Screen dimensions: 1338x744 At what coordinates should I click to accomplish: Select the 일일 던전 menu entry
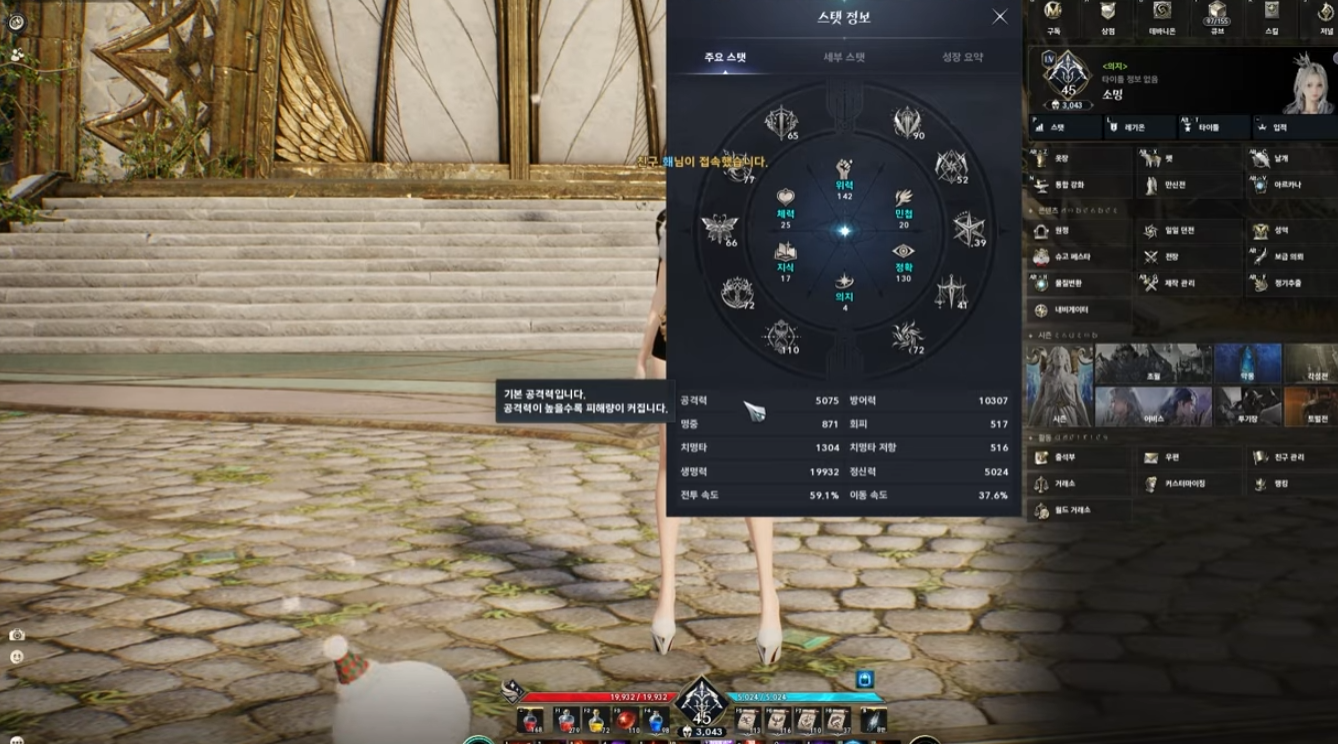tap(1170, 231)
